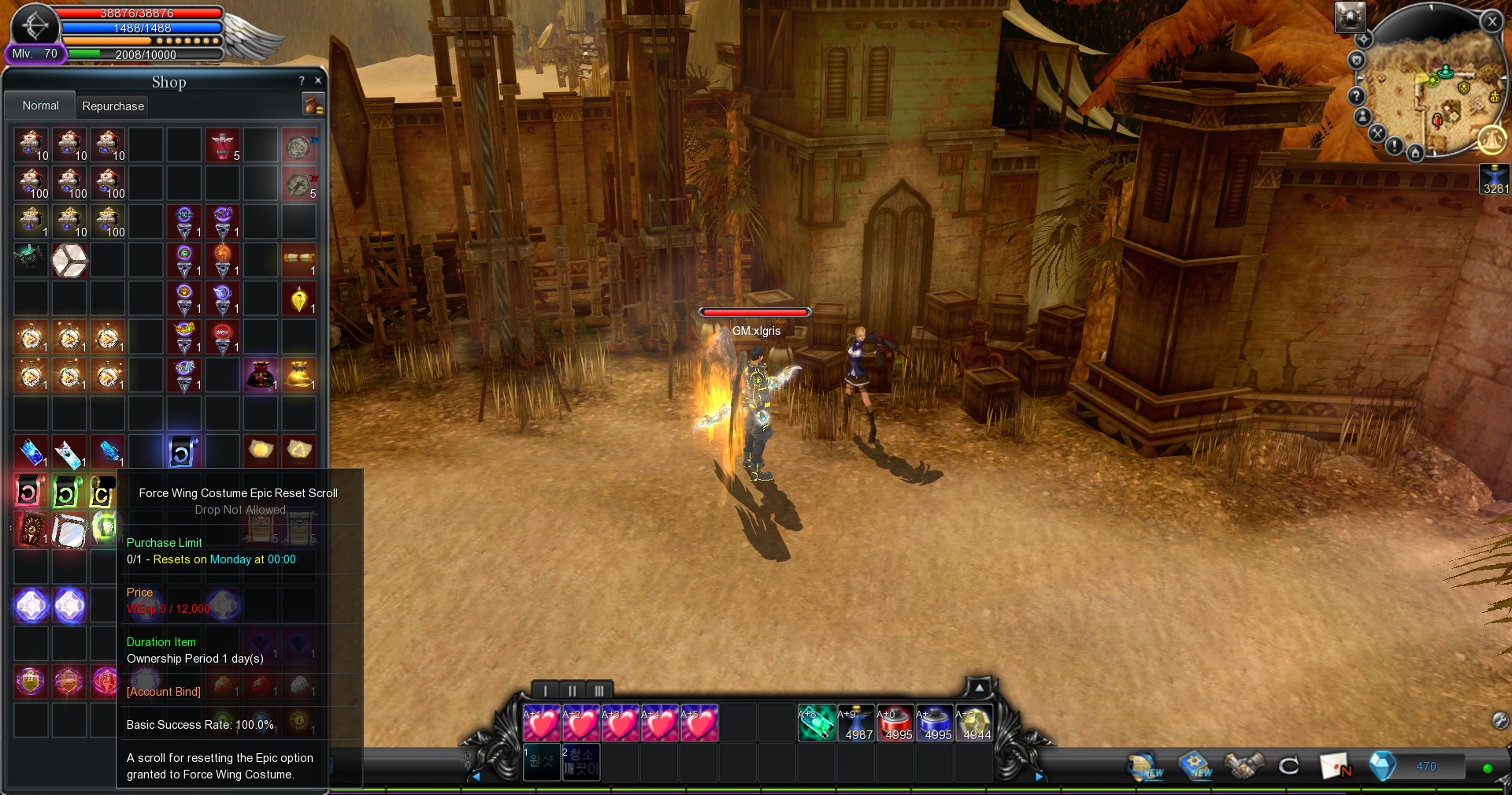Switch to hotbar page III
This screenshot has height=795, width=1512.
tap(598, 691)
